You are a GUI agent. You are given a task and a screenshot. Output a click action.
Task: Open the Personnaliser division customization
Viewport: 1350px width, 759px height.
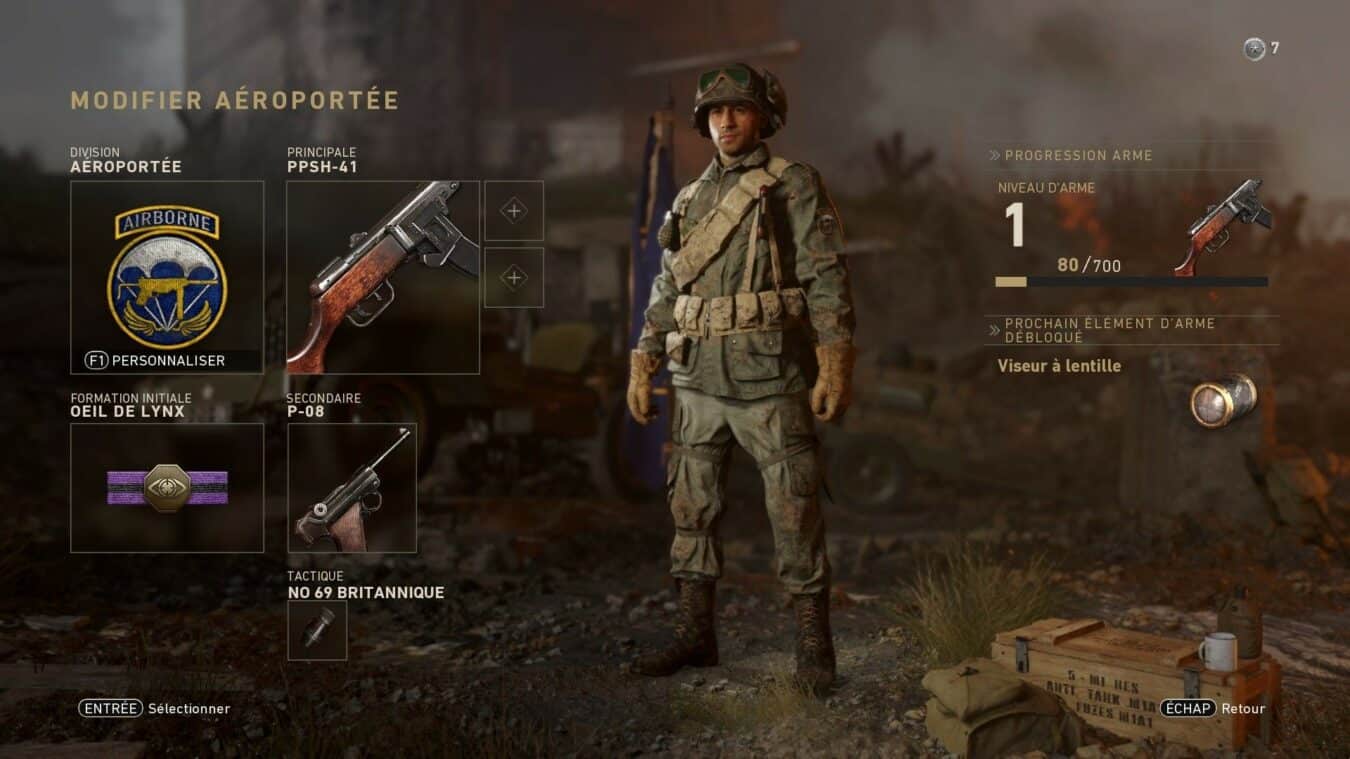[156, 360]
